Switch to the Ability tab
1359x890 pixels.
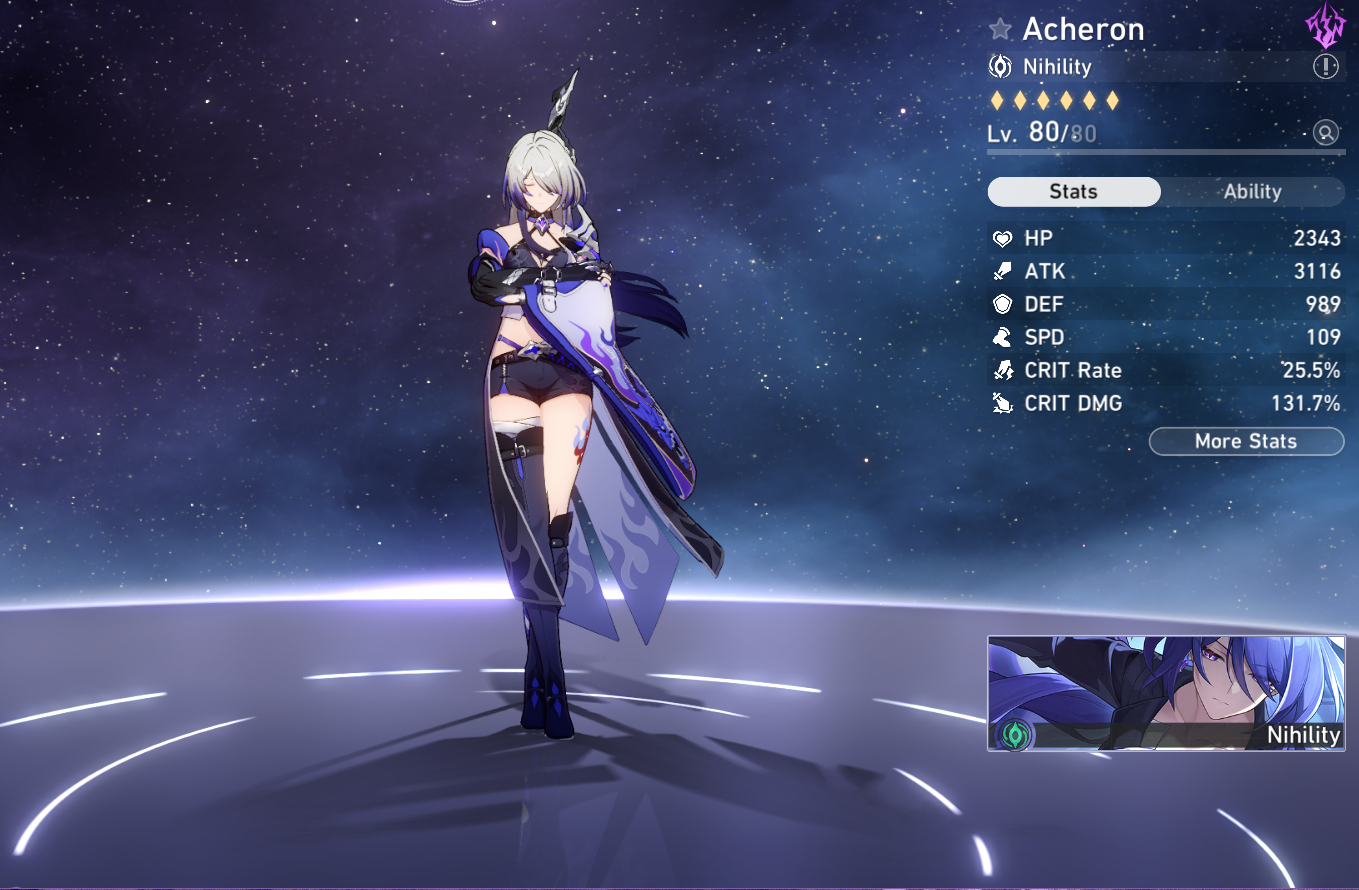1253,191
